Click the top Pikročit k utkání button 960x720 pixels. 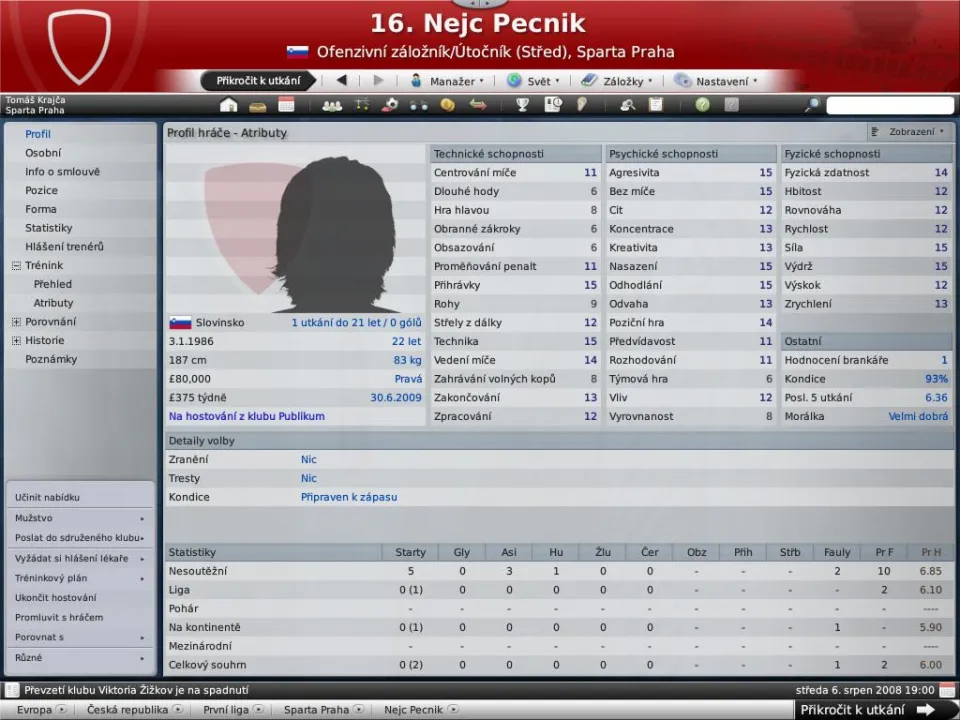pos(259,81)
